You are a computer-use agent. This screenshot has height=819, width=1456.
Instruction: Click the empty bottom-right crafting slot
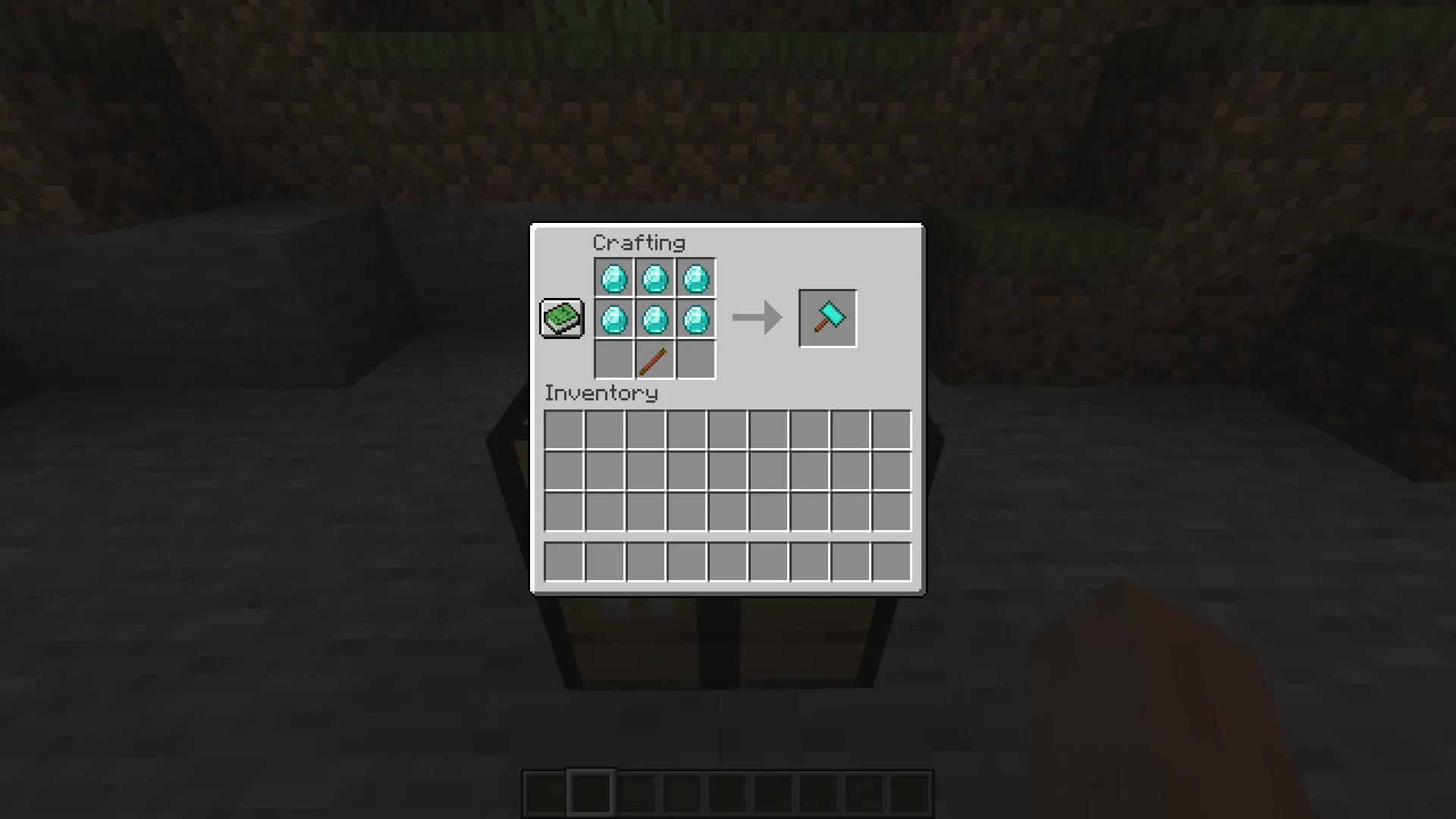coord(696,359)
